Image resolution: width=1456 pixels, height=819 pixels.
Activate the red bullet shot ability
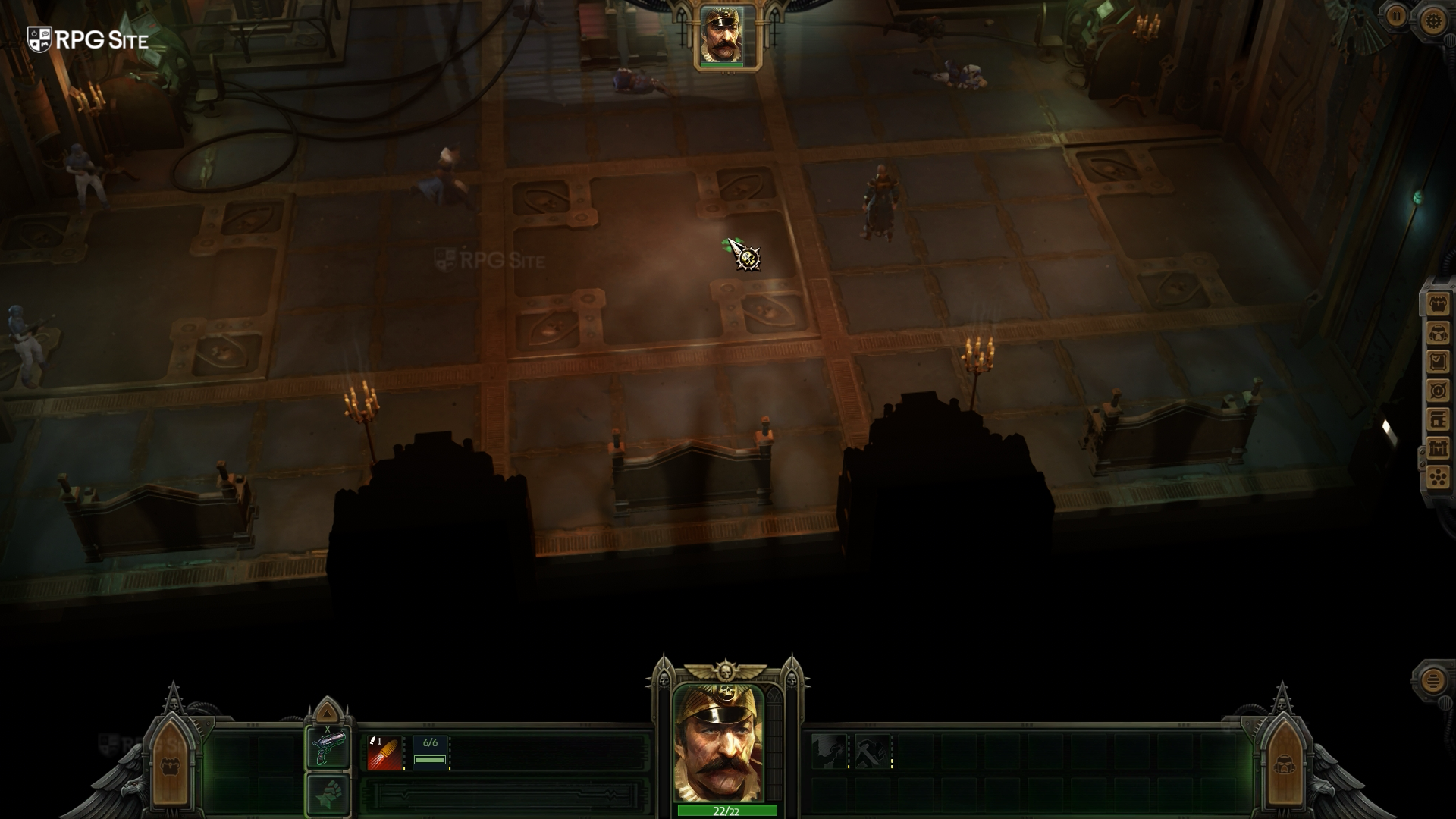[384, 752]
